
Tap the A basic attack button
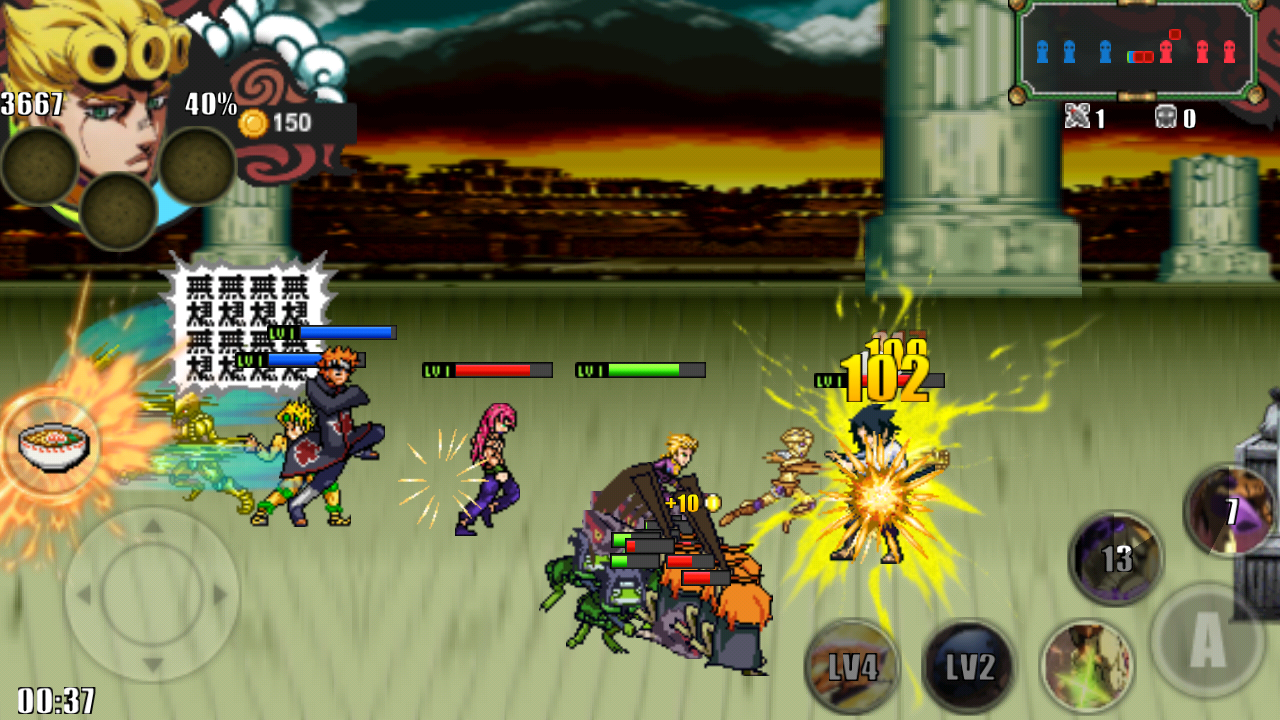(1207, 642)
